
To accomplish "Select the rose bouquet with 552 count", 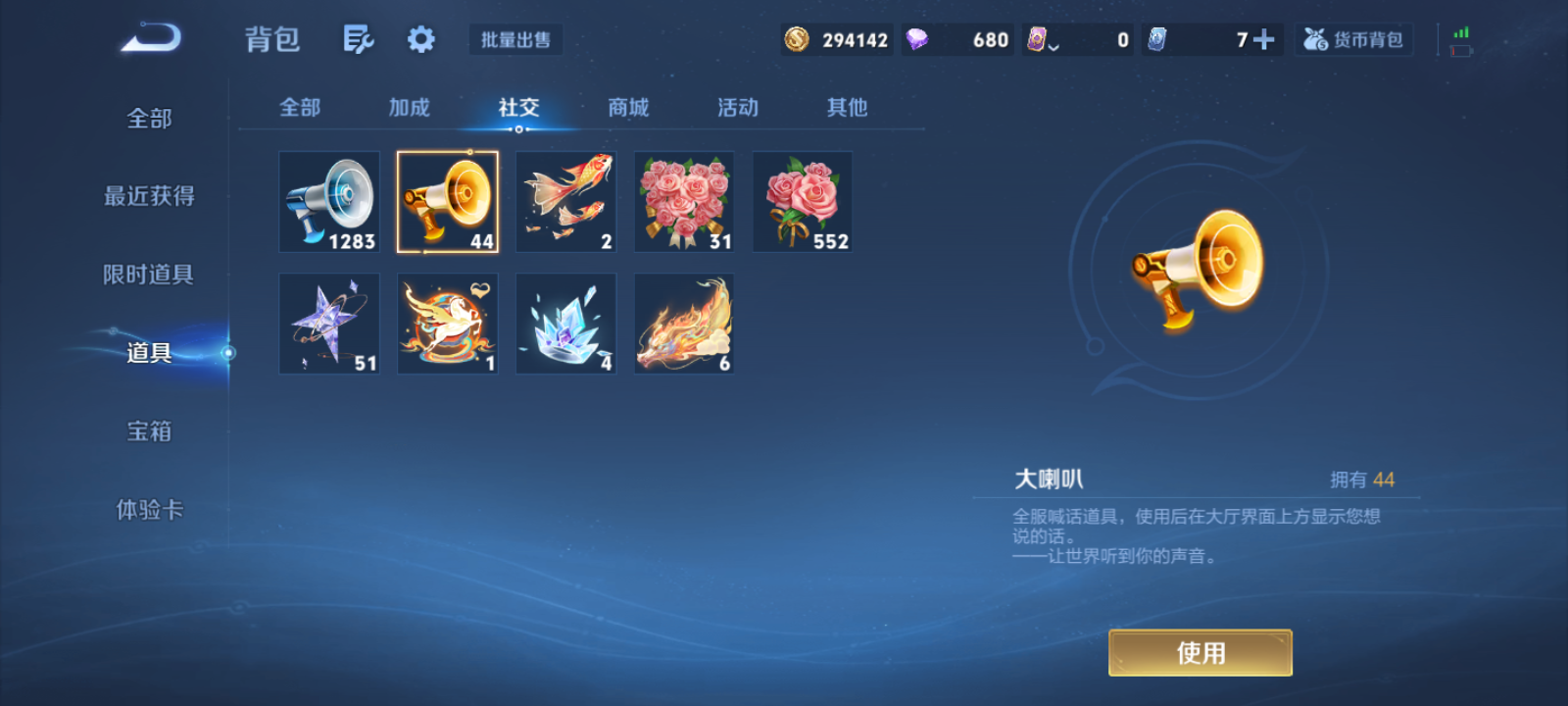I will 802,201.
